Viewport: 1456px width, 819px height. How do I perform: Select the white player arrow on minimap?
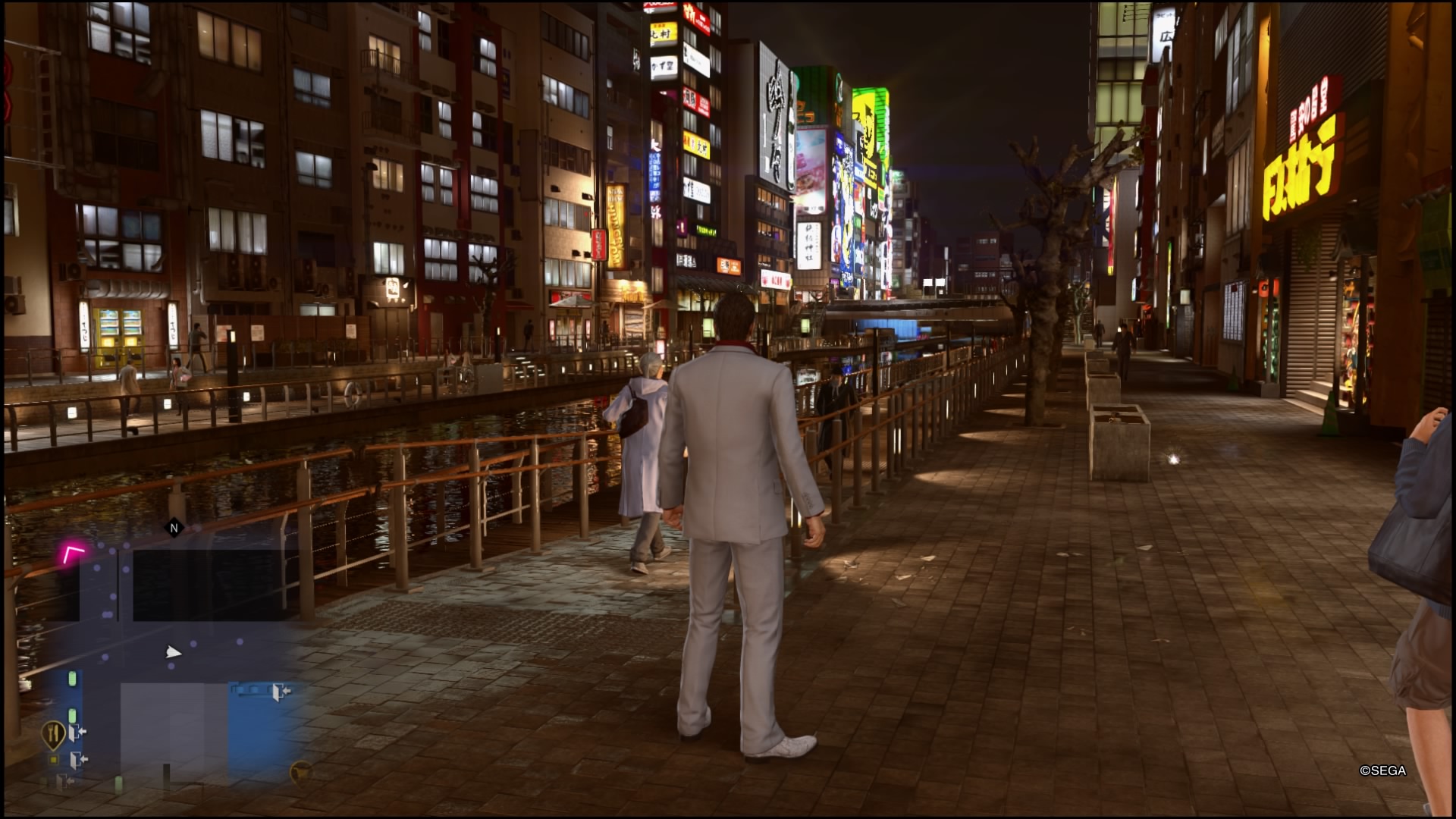[x=173, y=652]
